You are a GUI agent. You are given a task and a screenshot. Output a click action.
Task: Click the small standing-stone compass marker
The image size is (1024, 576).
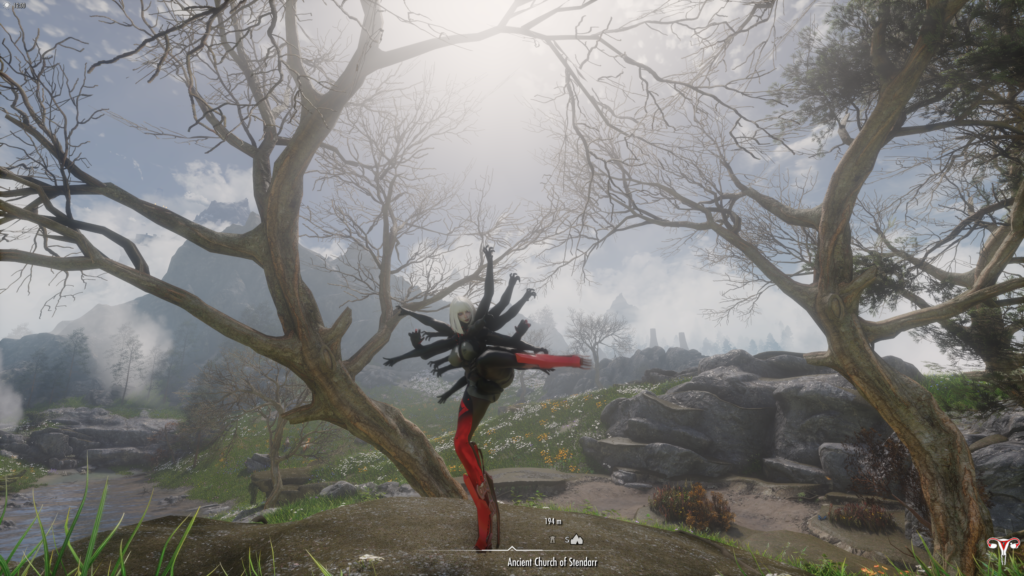553,539
